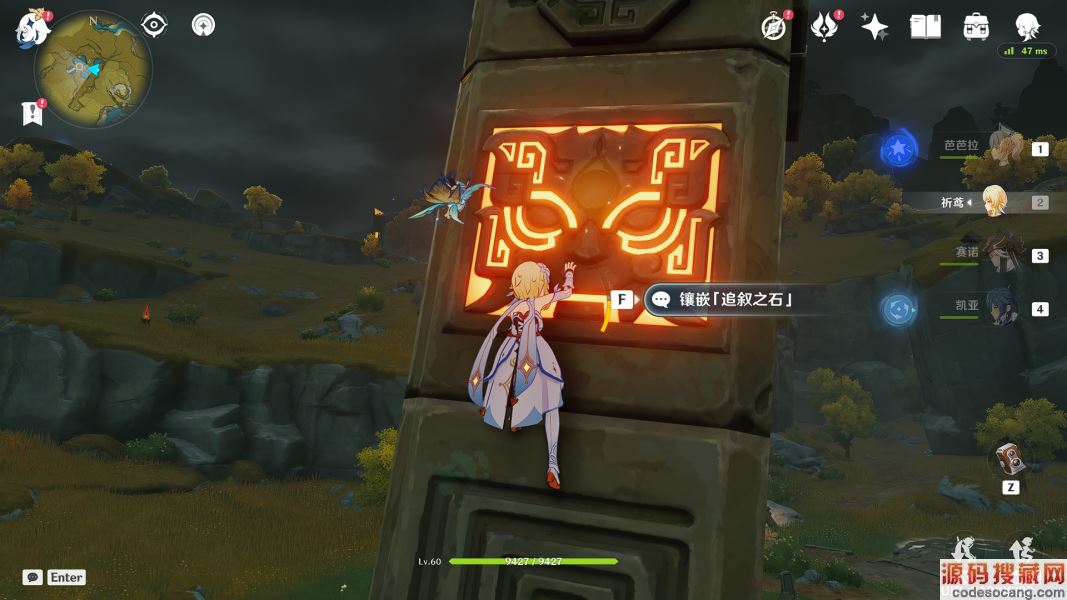Open the map from the circular minimap
Image resolution: width=1067 pixels, height=600 pixels.
(93, 69)
